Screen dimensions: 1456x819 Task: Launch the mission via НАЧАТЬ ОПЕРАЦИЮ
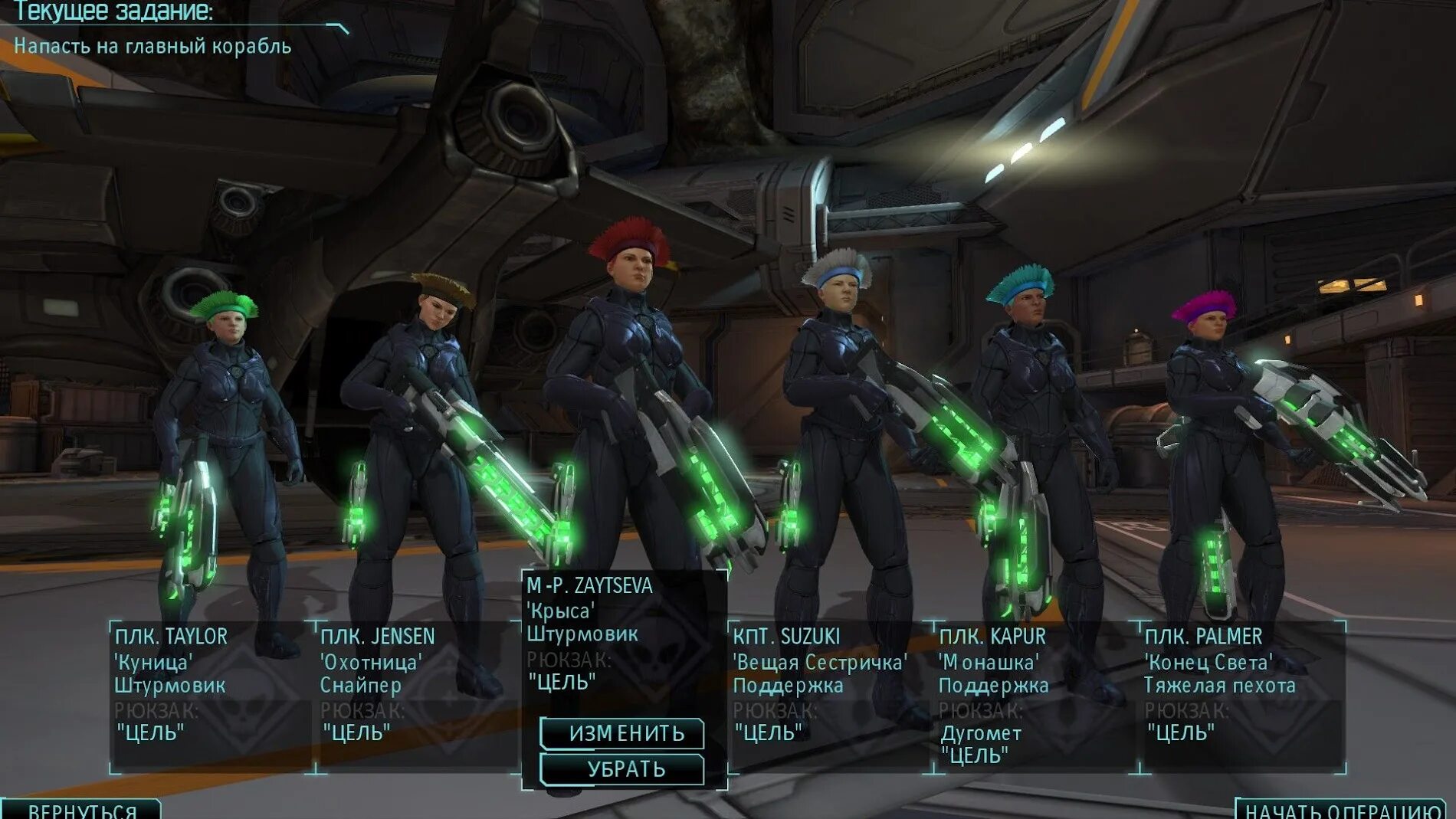coord(1341,811)
